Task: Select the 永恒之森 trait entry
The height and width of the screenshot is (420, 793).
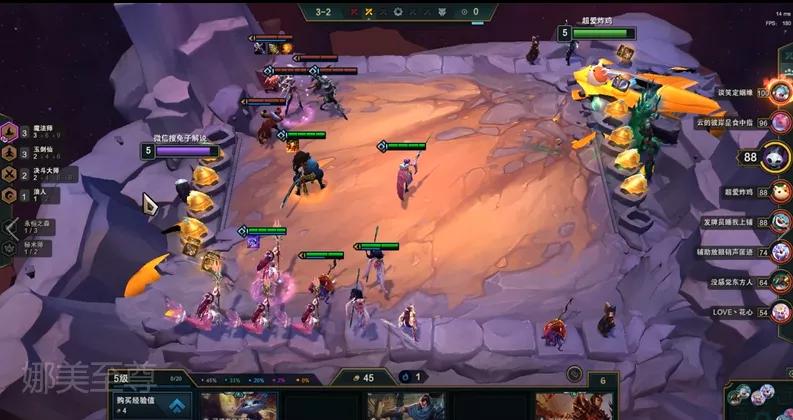Action: [x=35, y=227]
